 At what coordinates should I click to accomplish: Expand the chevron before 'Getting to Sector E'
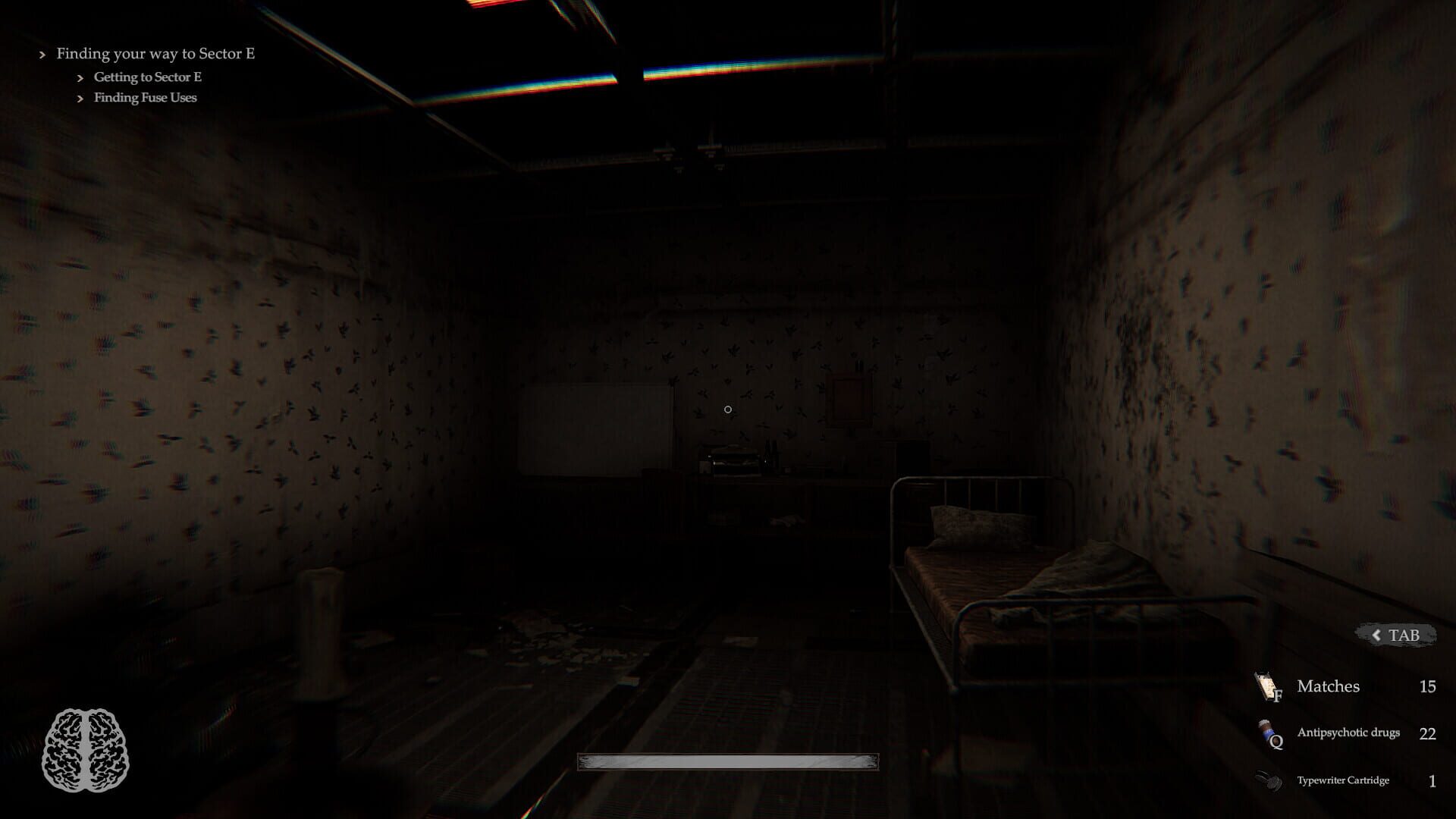(x=79, y=77)
